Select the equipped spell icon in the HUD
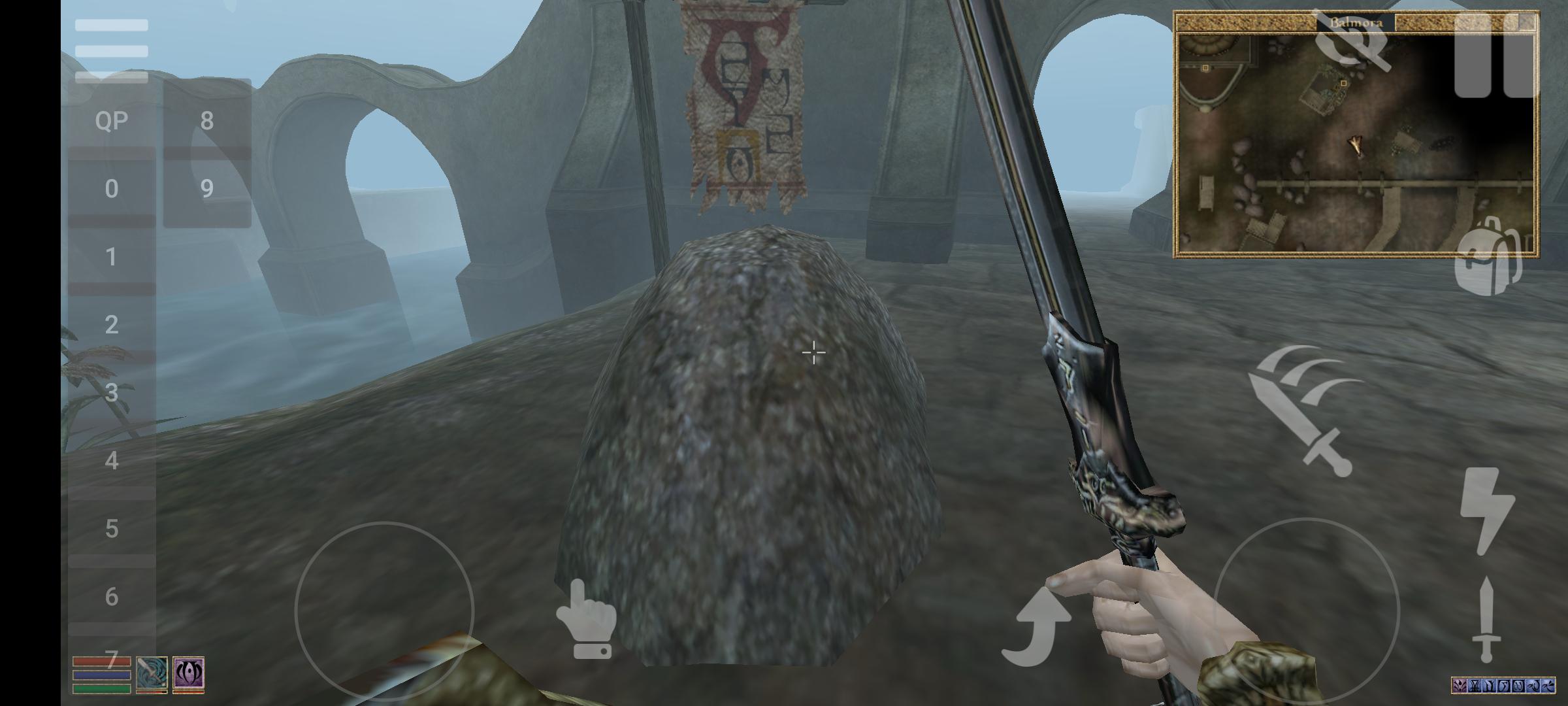The width and height of the screenshot is (1568, 706). click(189, 675)
